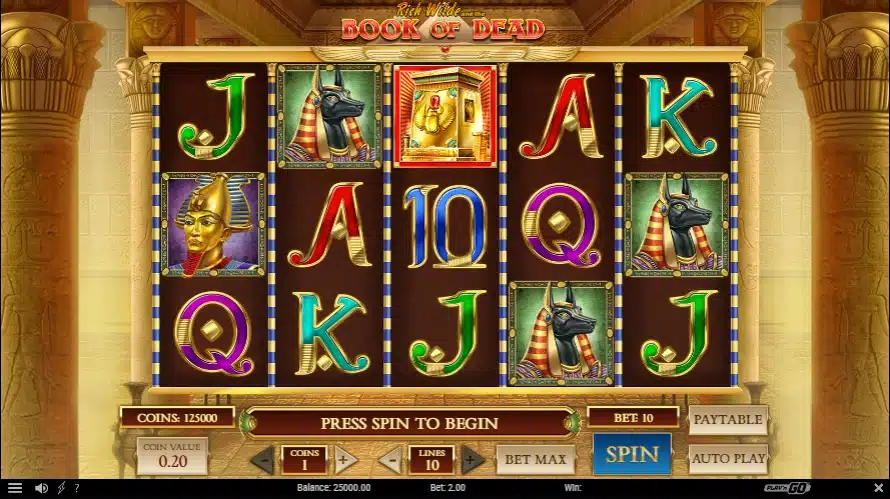Spin the reels with the SPIN button
This screenshot has width=890, height=499.
[631, 454]
